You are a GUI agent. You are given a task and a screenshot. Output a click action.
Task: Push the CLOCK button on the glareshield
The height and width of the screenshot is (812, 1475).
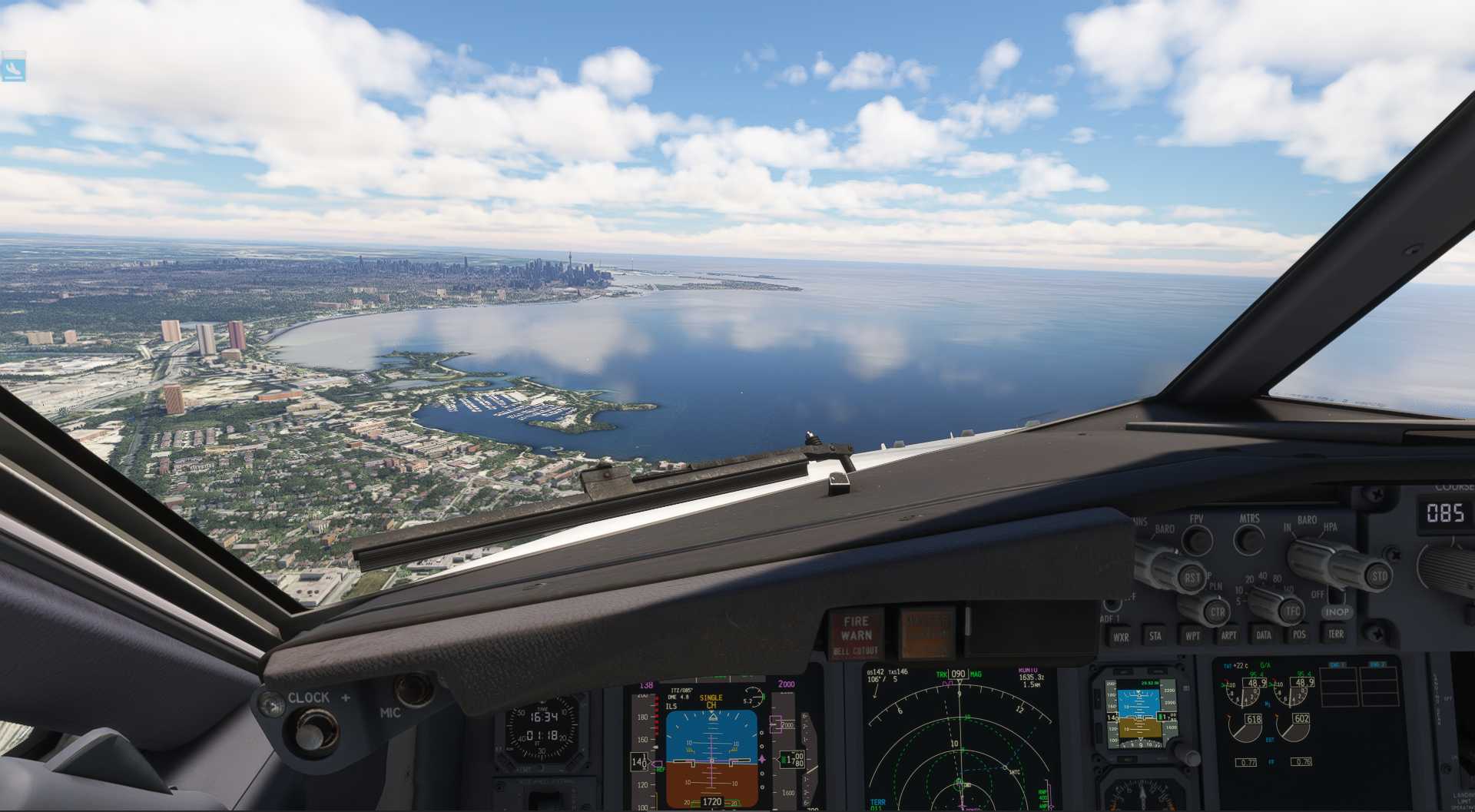(x=310, y=730)
